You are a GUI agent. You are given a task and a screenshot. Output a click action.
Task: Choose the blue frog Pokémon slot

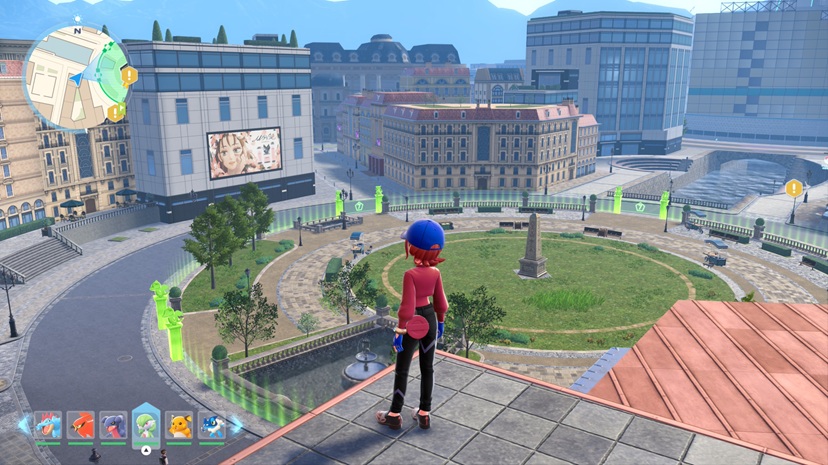click(x=211, y=425)
